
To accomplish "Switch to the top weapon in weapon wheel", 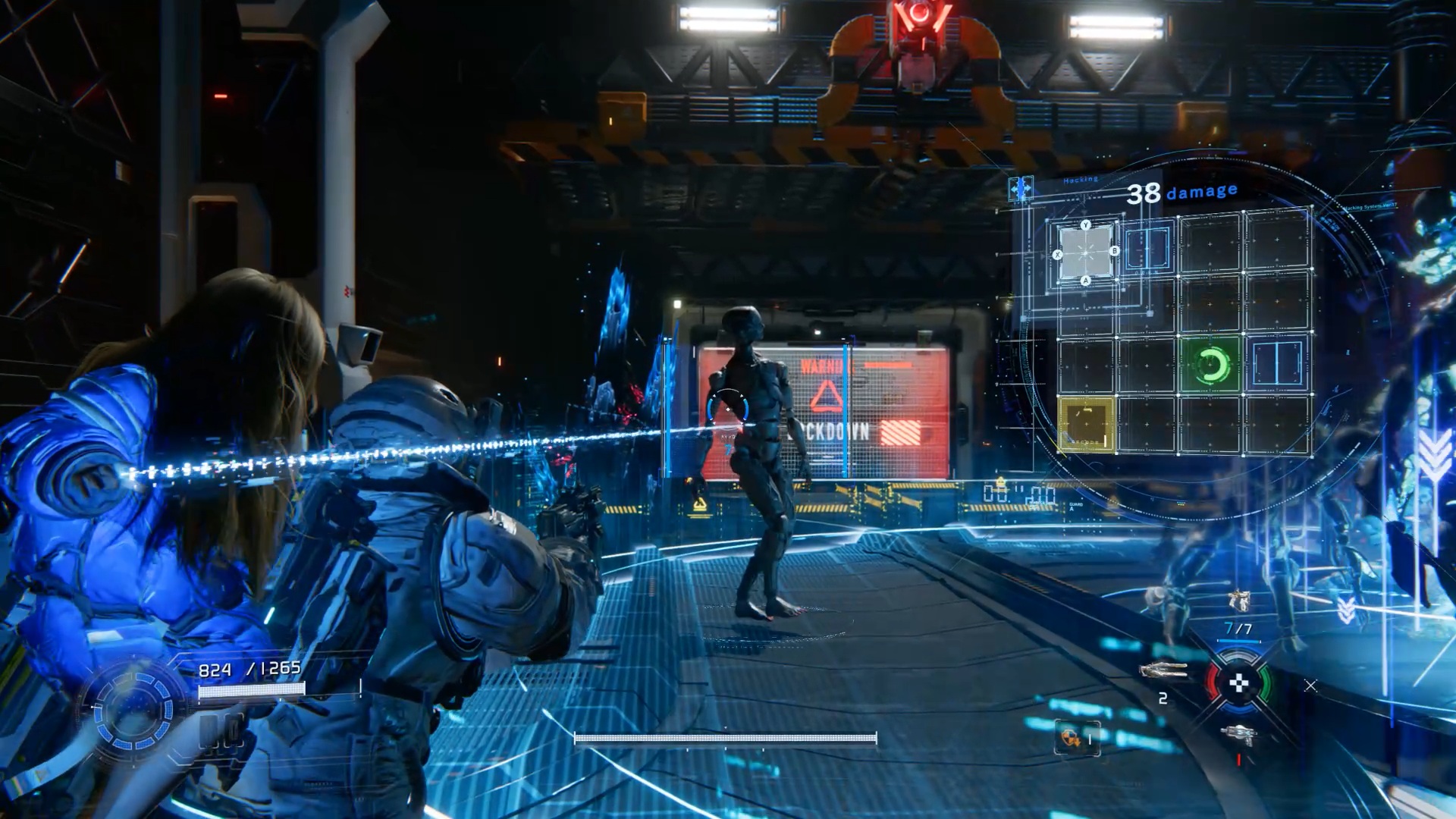I will (1238, 602).
